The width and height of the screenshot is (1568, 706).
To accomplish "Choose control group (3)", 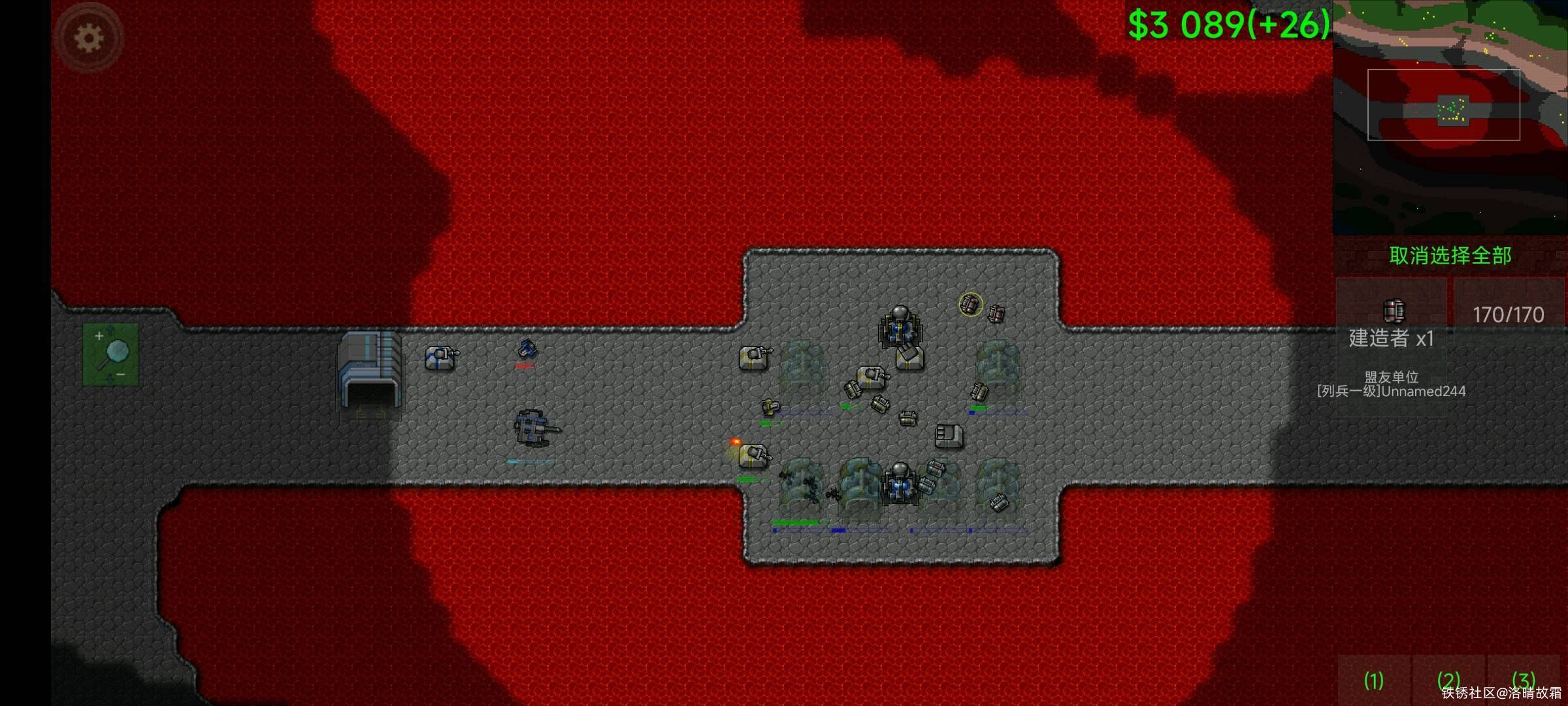I will click(1523, 681).
